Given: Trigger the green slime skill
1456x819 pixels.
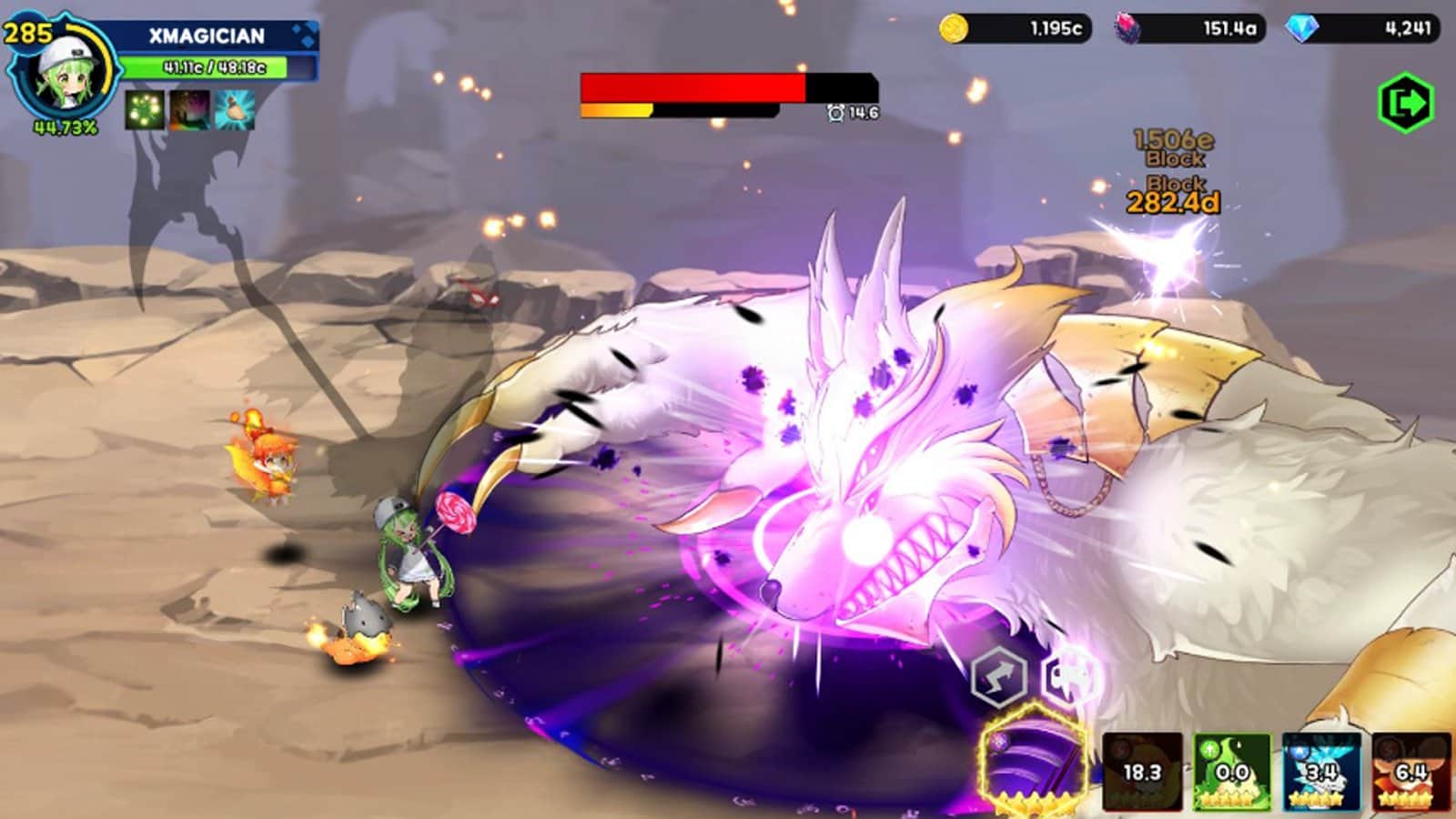Looking at the screenshot, I should (x=1232, y=772).
